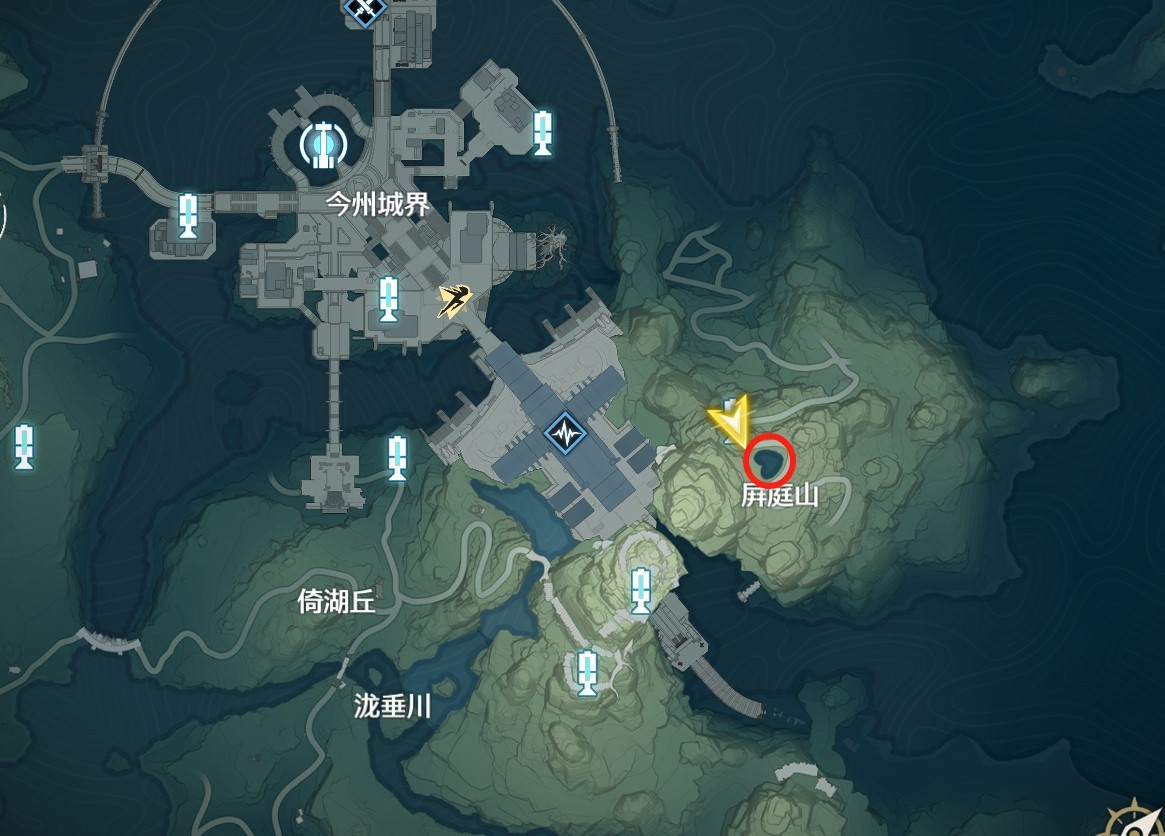Image resolution: width=1165 pixels, height=836 pixels.
Task: Select the large circular Resonance Nexus icon
Action: (322, 144)
